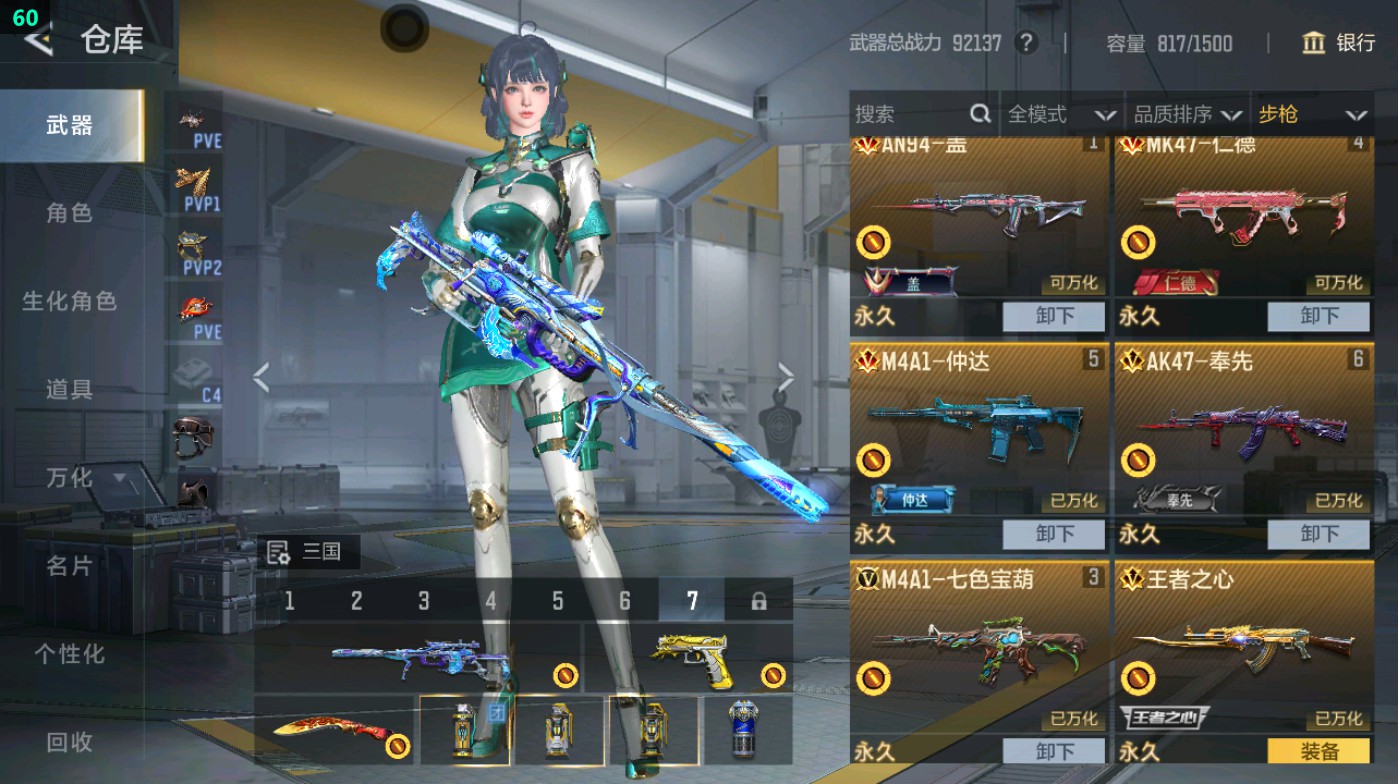The height and width of the screenshot is (784, 1398).
Task: Open the 回收 section
Action: pyautogui.click(x=69, y=742)
